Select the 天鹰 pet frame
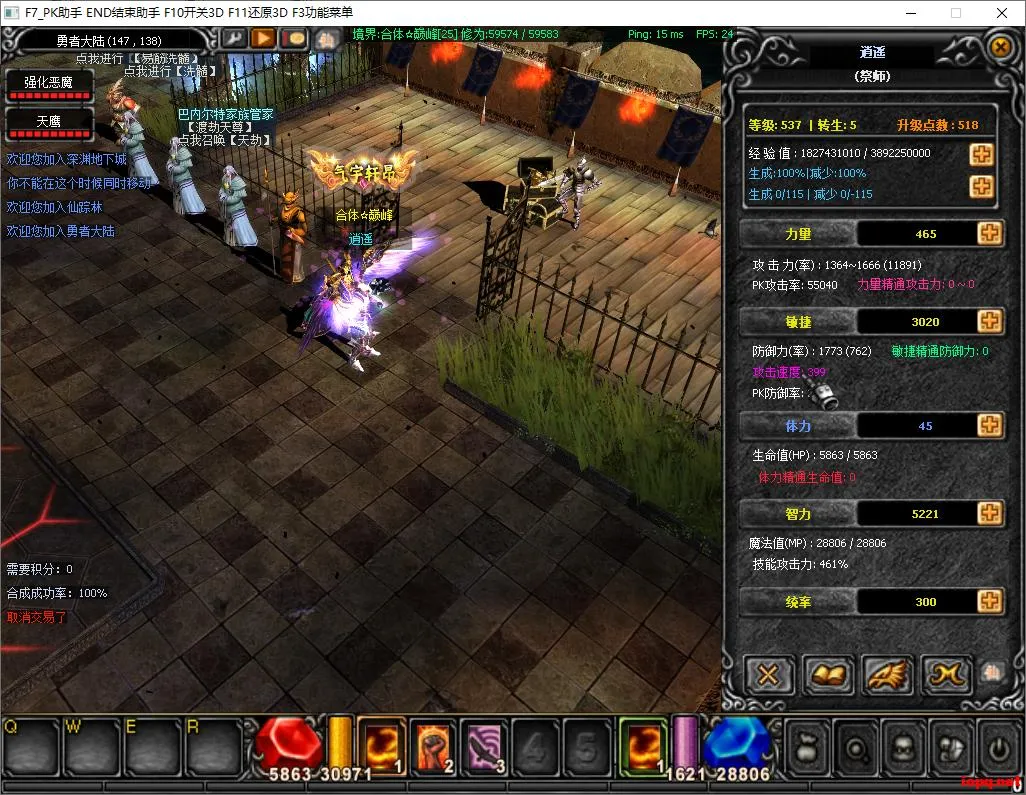This screenshot has height=795, width=1026. pyautogui.click(x=49, y=124)
